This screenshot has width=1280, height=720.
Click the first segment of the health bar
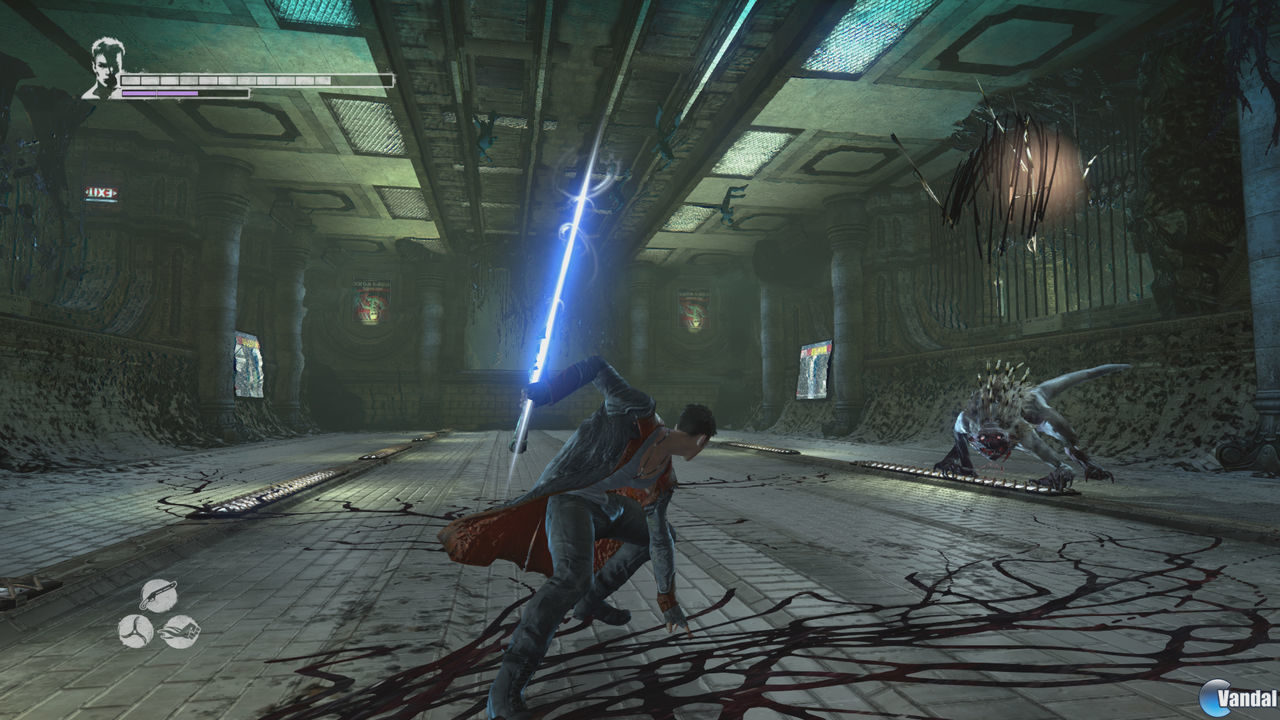tap(130, 78)
